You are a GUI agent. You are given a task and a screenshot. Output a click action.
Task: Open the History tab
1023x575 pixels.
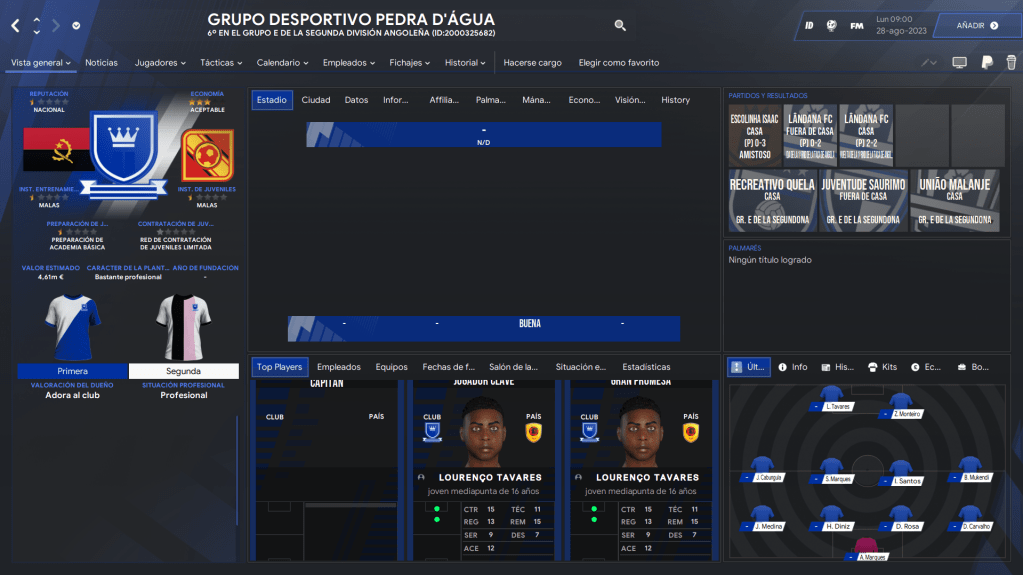pyautogui.click(x=675, y=100)
